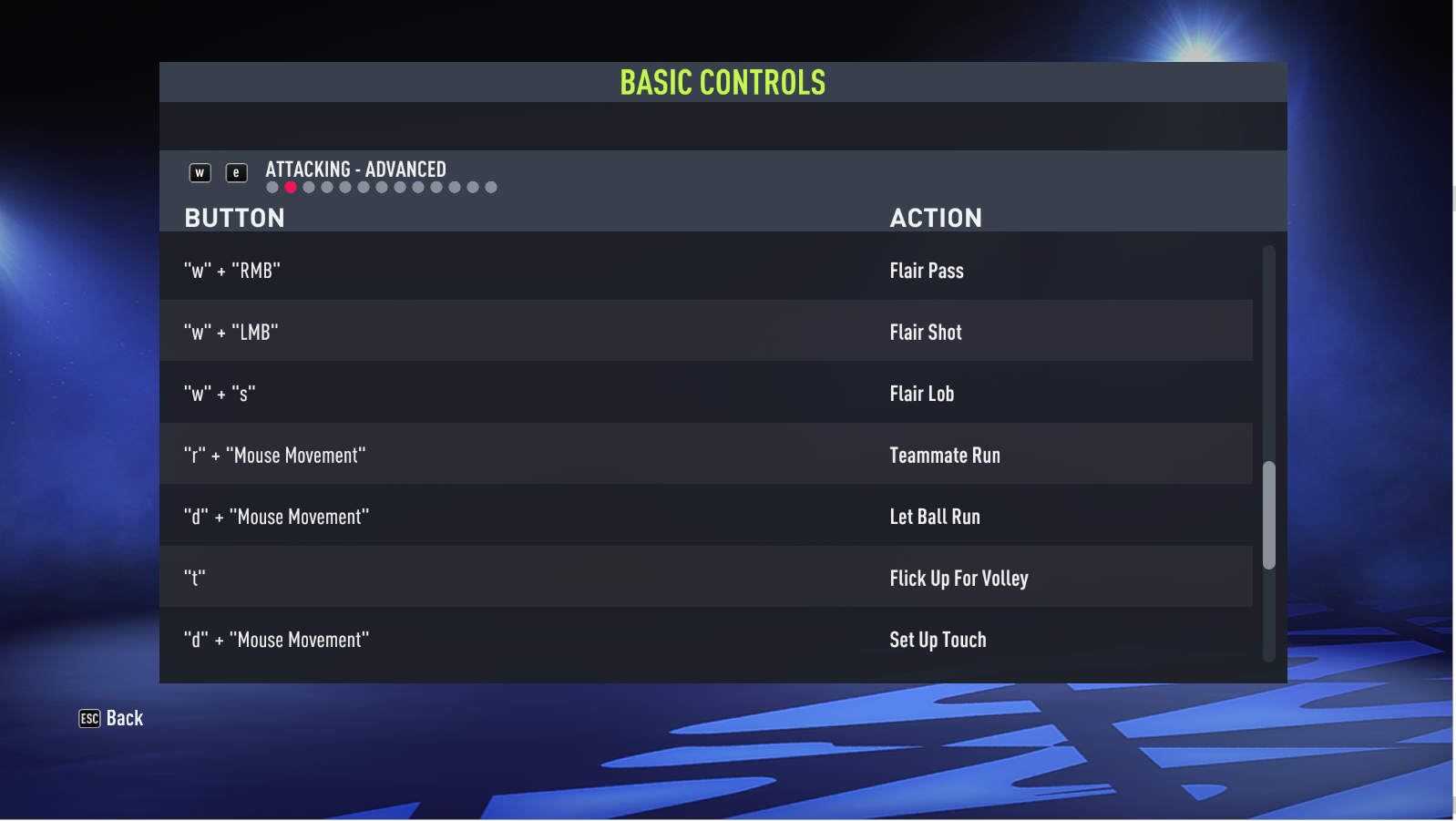Click the "w" key icon for previous category
Viewport: 1456px width, 821px height.
(x=200, y=172)
